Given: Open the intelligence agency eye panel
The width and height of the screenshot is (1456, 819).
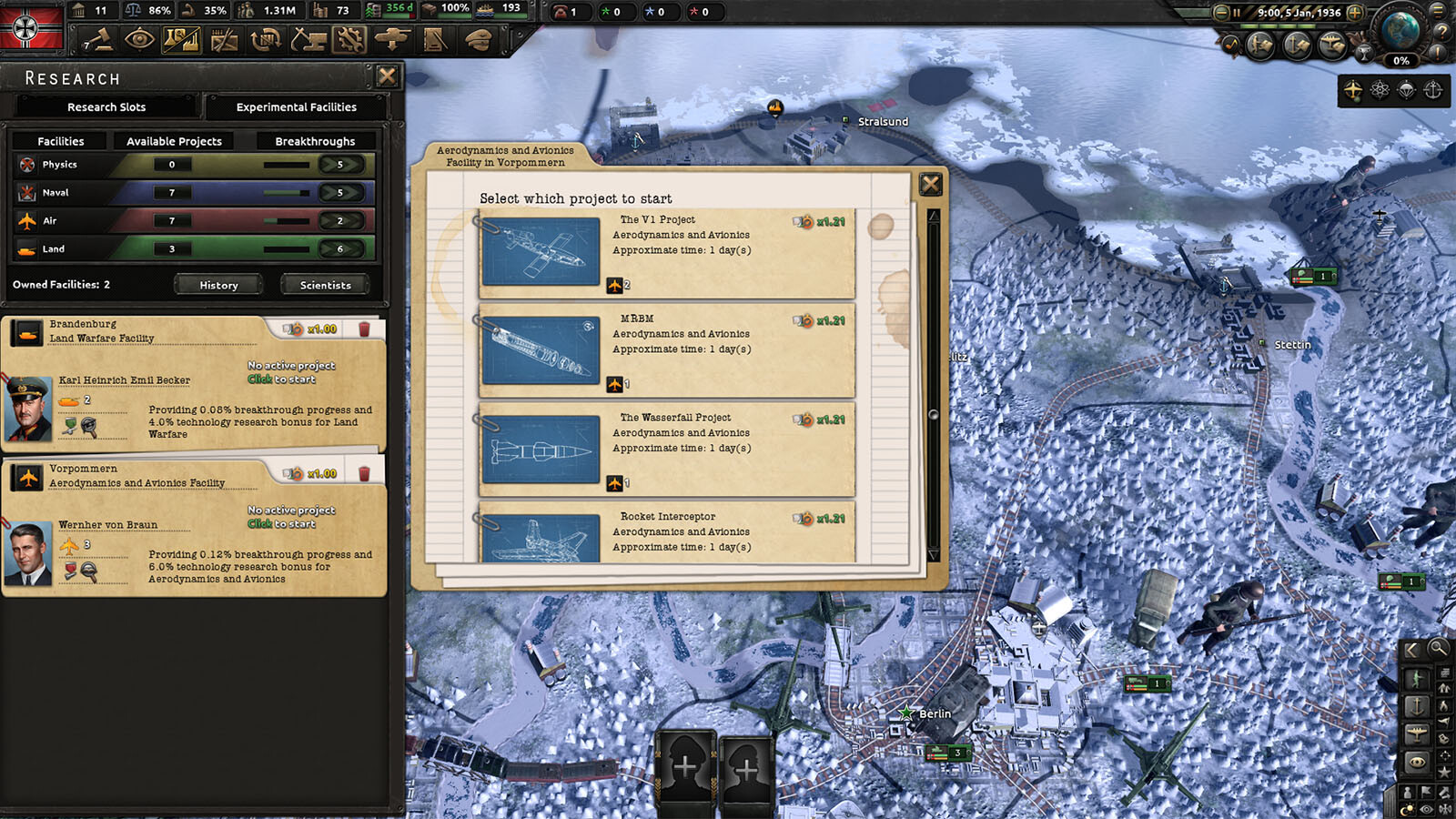Looking at the screenshot, I should pos(139,40).
